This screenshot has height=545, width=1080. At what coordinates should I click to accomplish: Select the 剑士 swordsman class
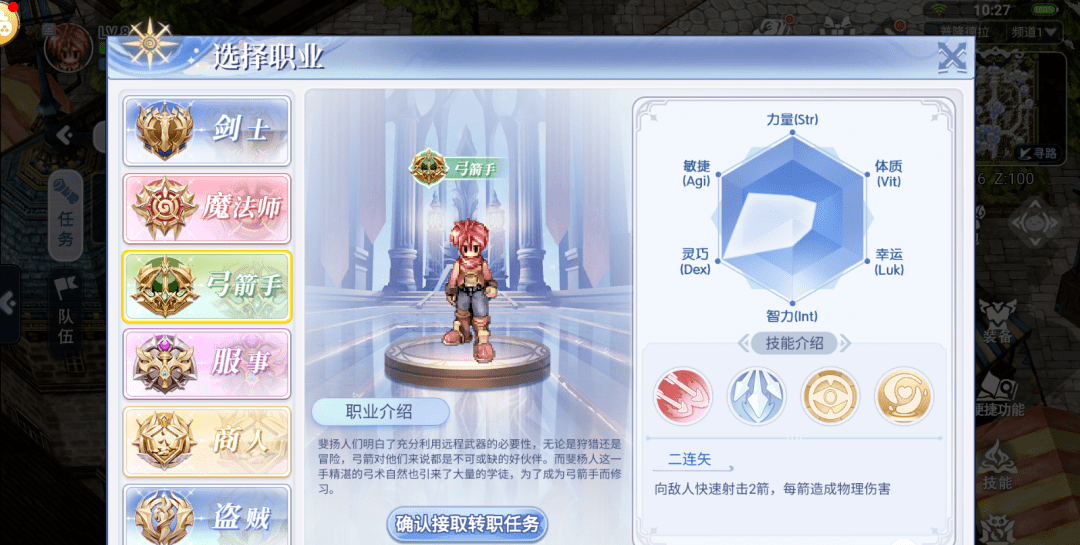point(207,130)
